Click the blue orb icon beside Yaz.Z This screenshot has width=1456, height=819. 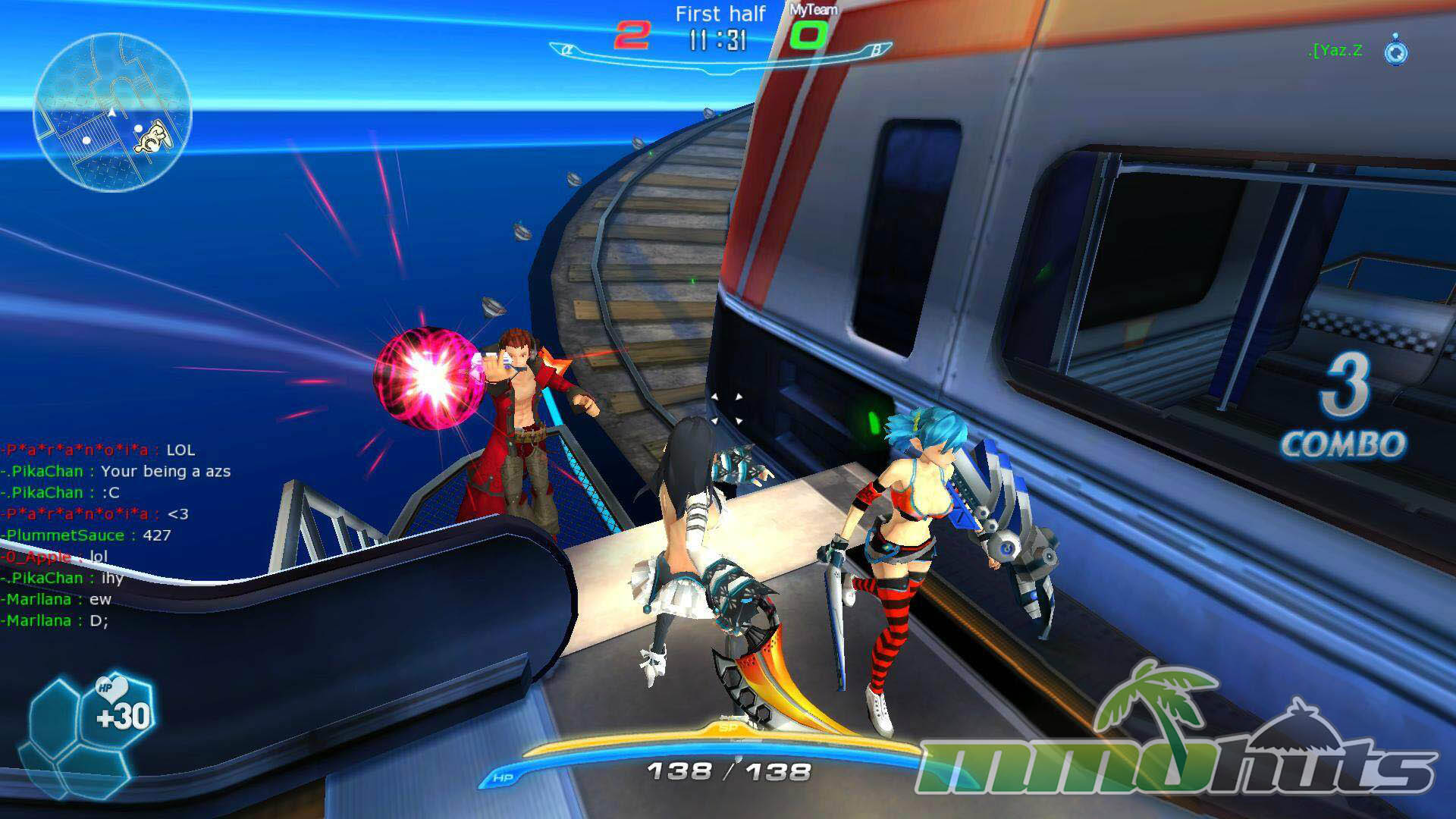tap(1396, 50)
